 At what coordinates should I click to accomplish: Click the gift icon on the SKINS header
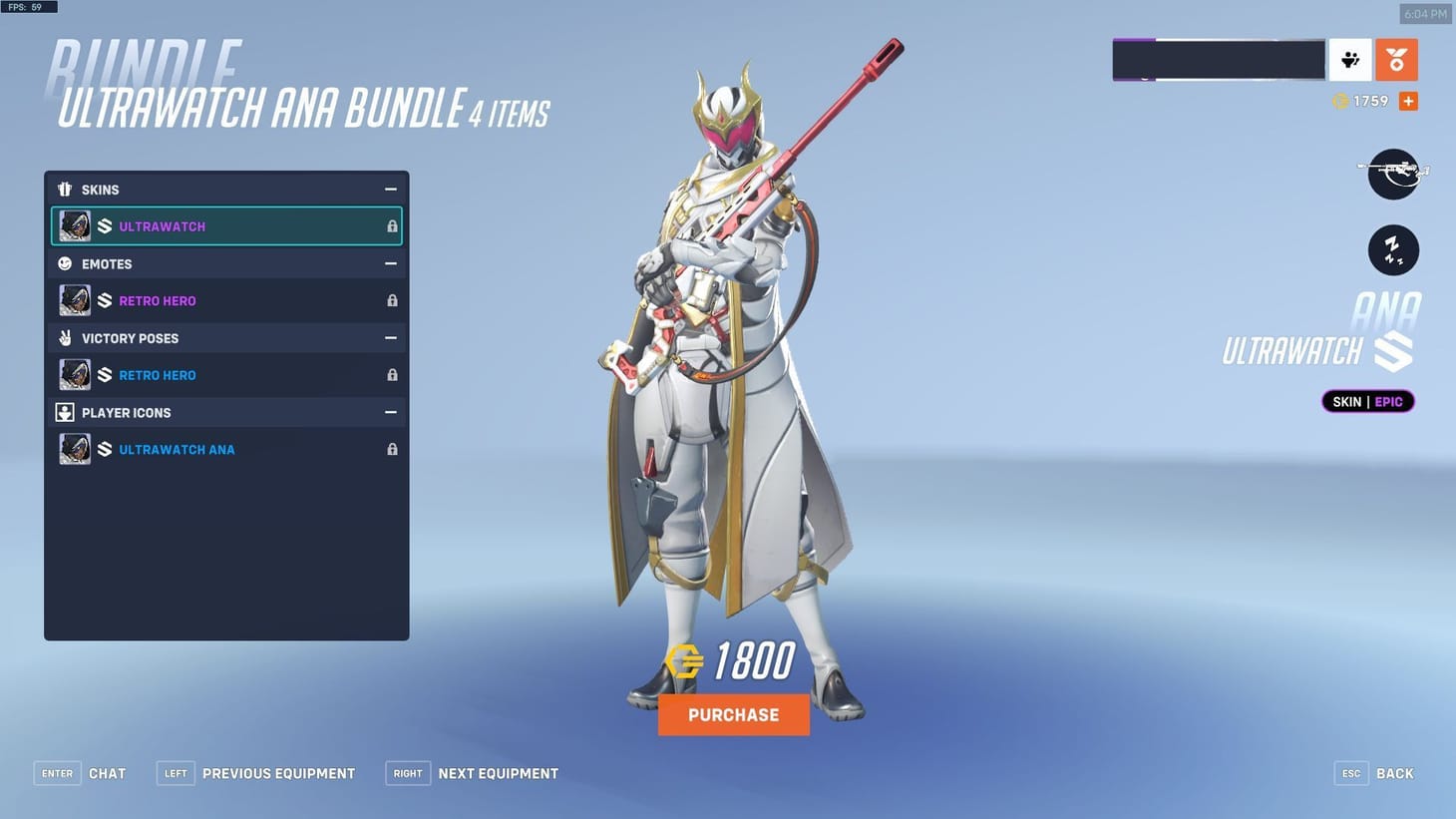click(65, 189)
